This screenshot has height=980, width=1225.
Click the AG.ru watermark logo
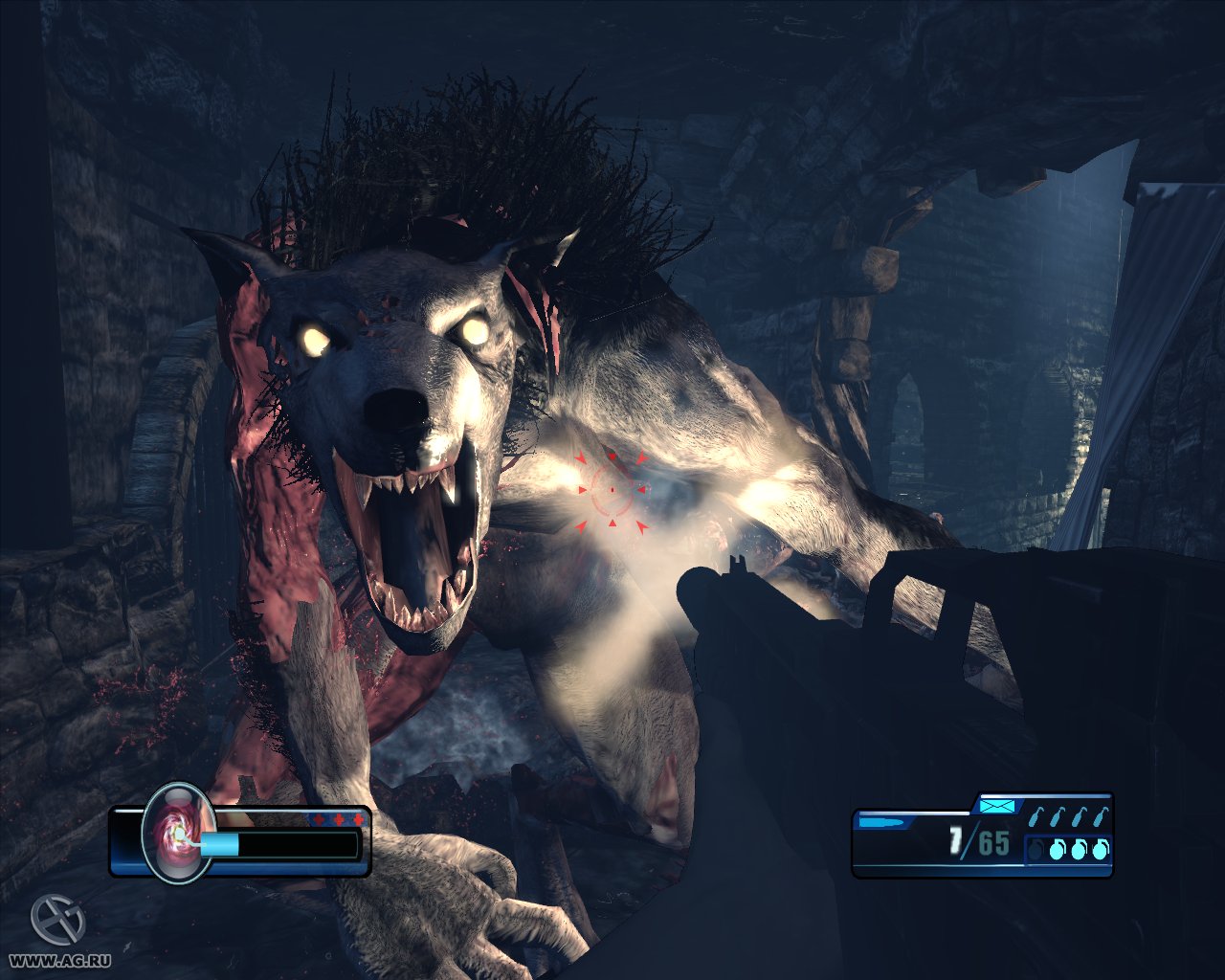(58, 921)
